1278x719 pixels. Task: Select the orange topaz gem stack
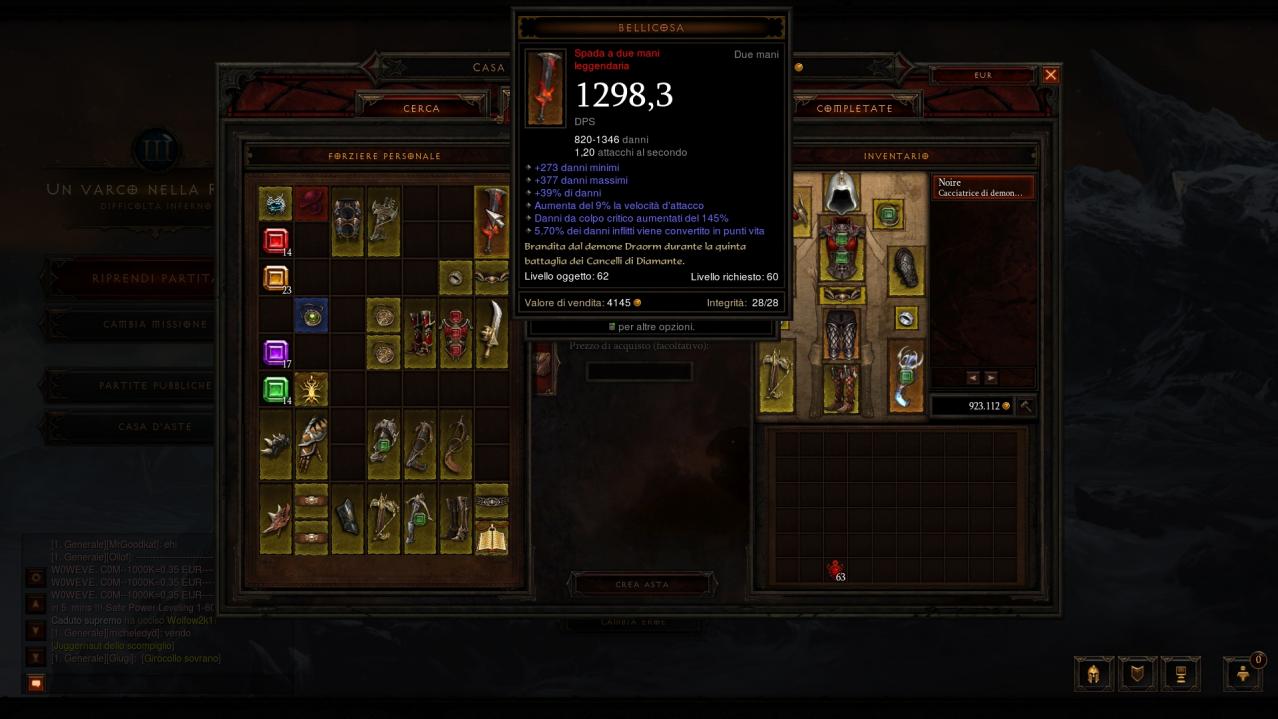point(275,278)
